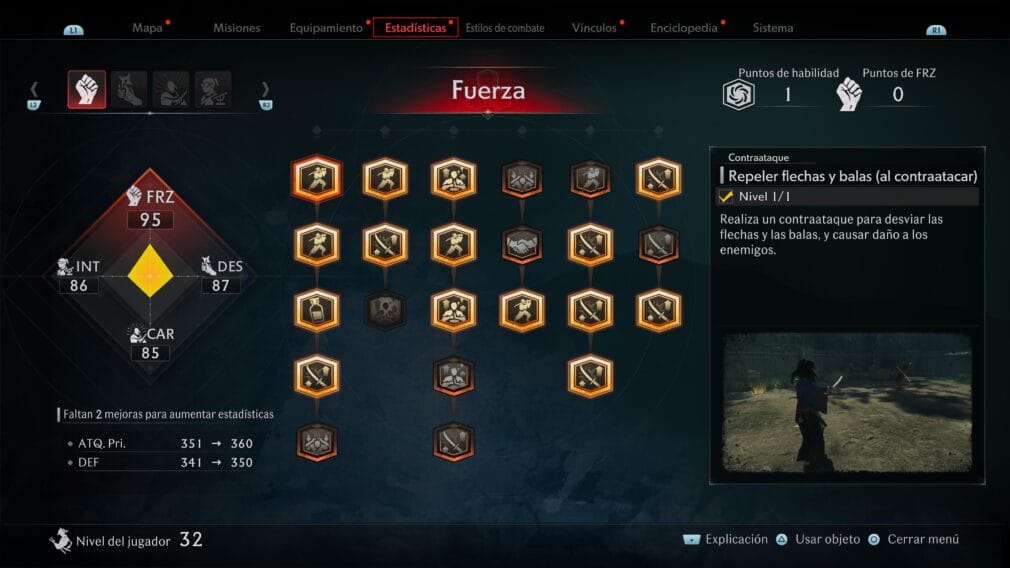Select the FRZ stat on the diamond
The width and height of the screenshot is (1010, 568).
click(x=149, y=207)
